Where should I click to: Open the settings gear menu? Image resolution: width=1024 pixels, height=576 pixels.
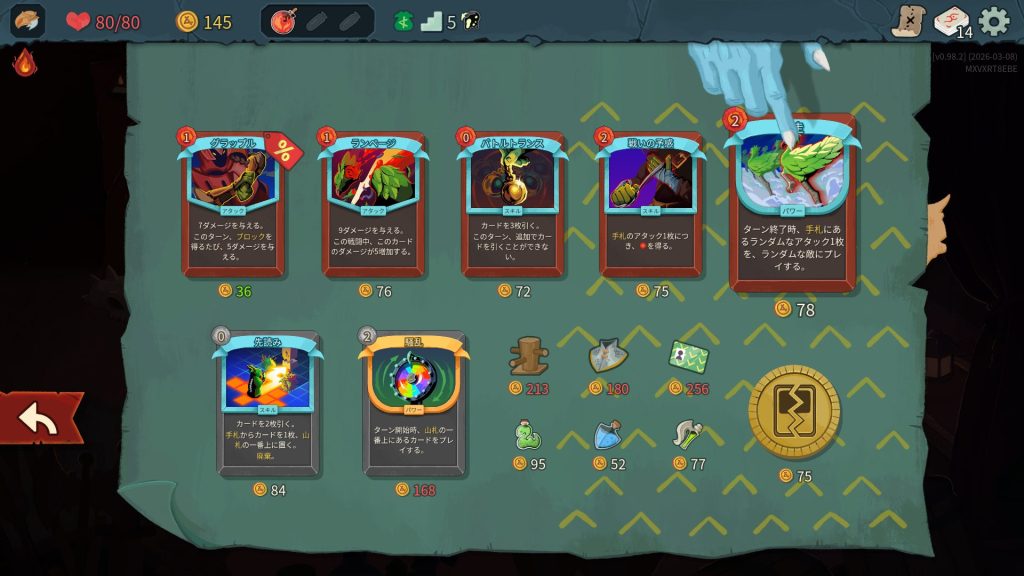click(994, 21)
